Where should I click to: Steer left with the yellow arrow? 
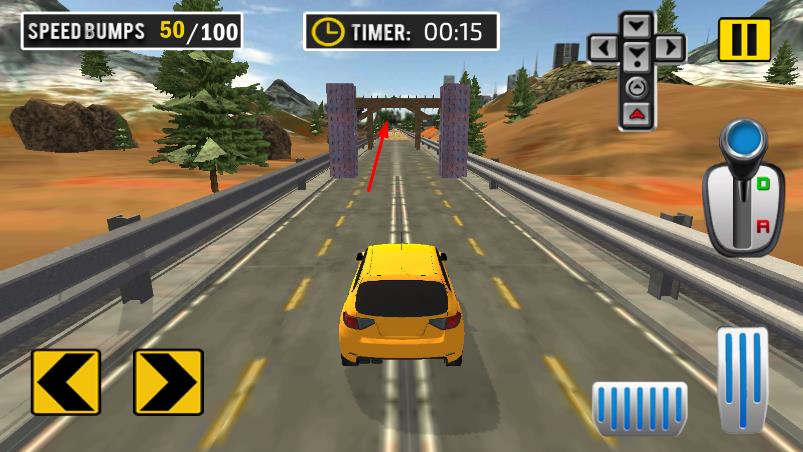point(66,381)
